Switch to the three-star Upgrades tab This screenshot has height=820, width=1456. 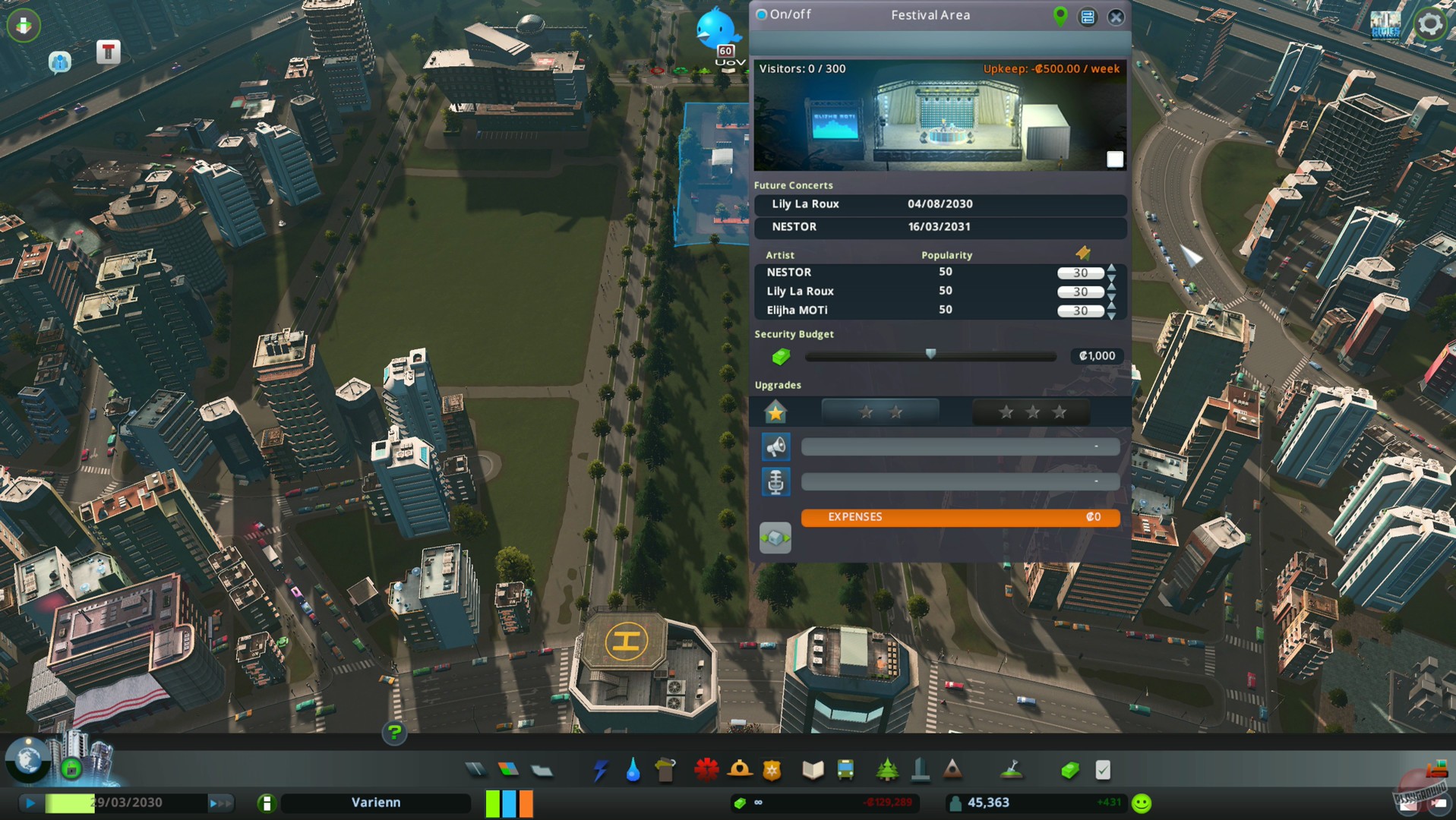click(1031, 412)
